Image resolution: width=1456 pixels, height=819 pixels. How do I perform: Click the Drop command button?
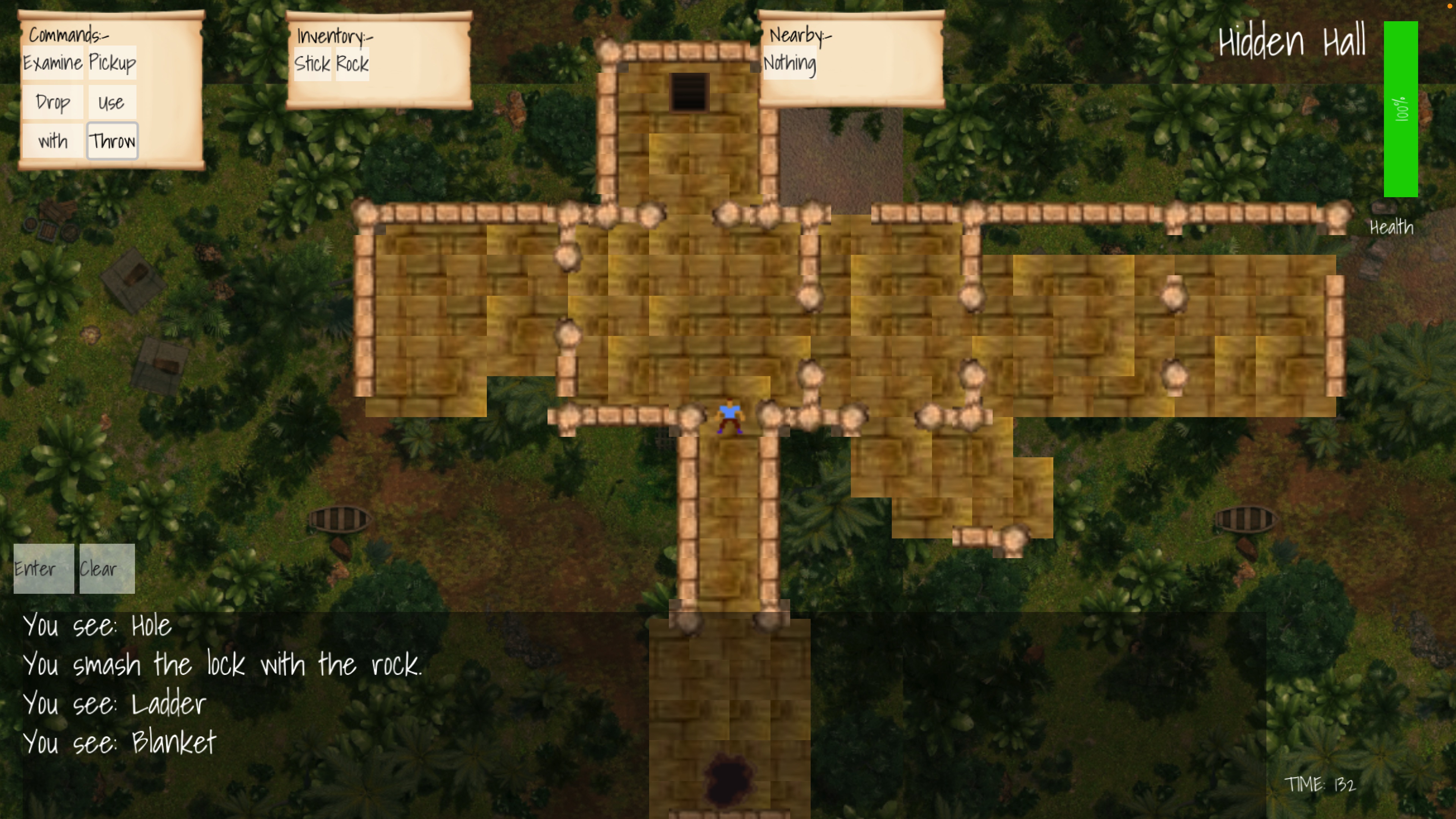click(x=53, y=102)
